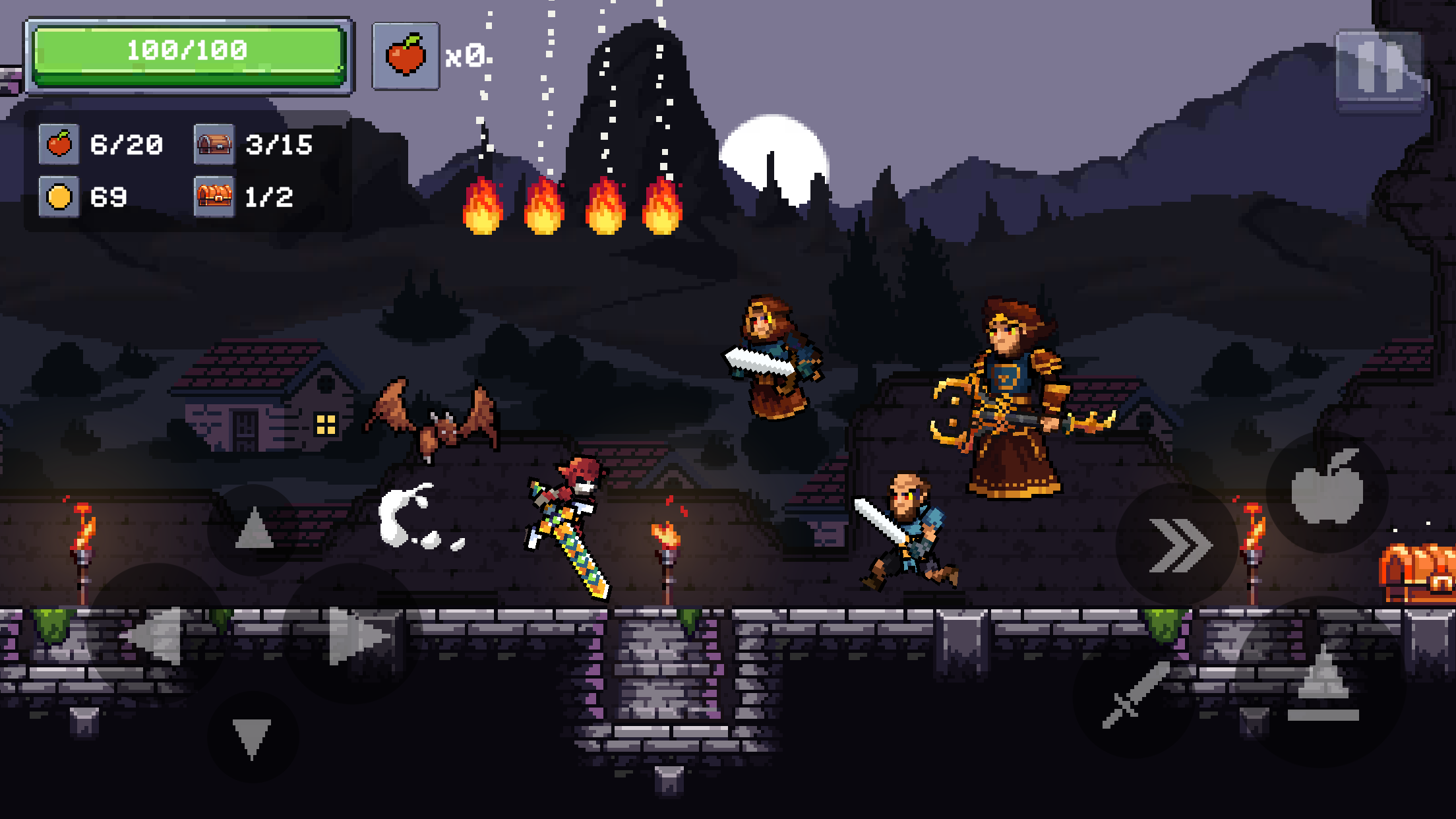1456x819 pixels.
Task: Tap the down arrow on the d-pad
Action: 253,737
